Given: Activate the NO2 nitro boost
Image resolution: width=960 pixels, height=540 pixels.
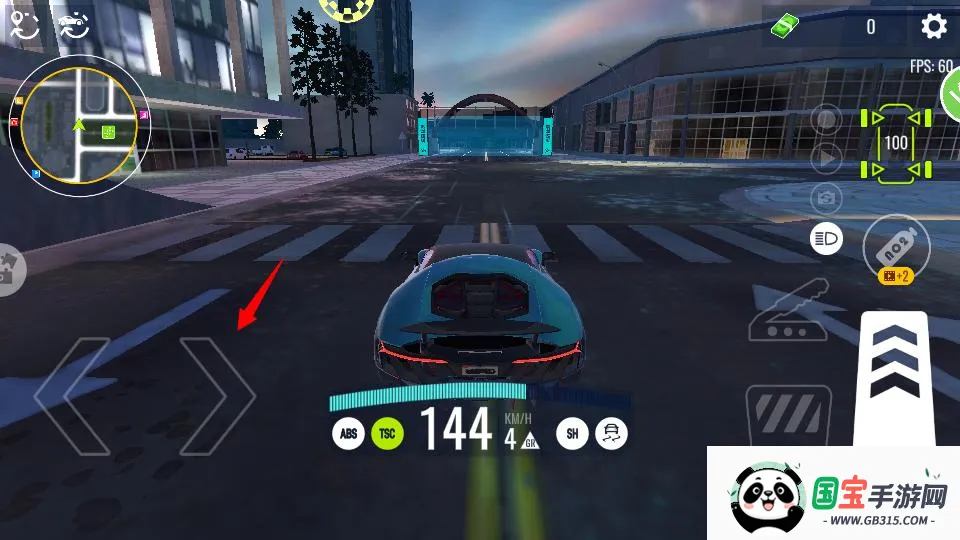Looking at the screenshot, I should click(896, 247).
